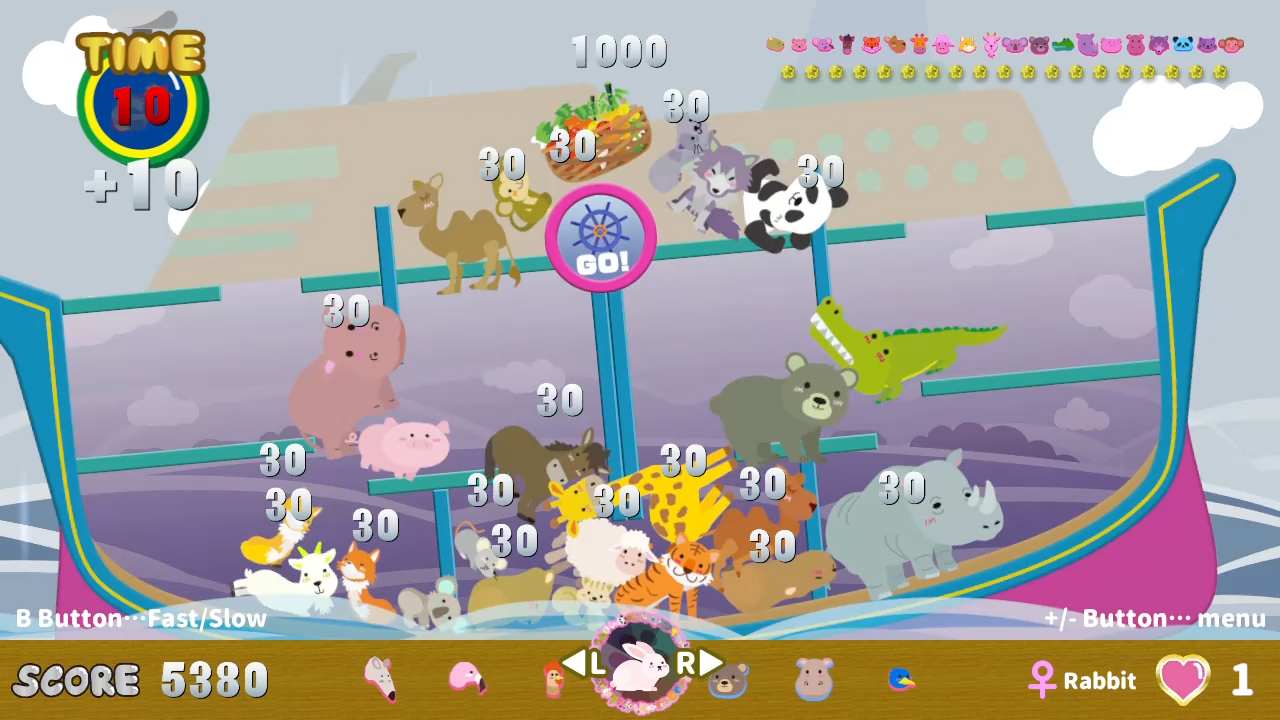Click the pink heart life counter
Screen dimensions: 1280x720
(1185, 680)
